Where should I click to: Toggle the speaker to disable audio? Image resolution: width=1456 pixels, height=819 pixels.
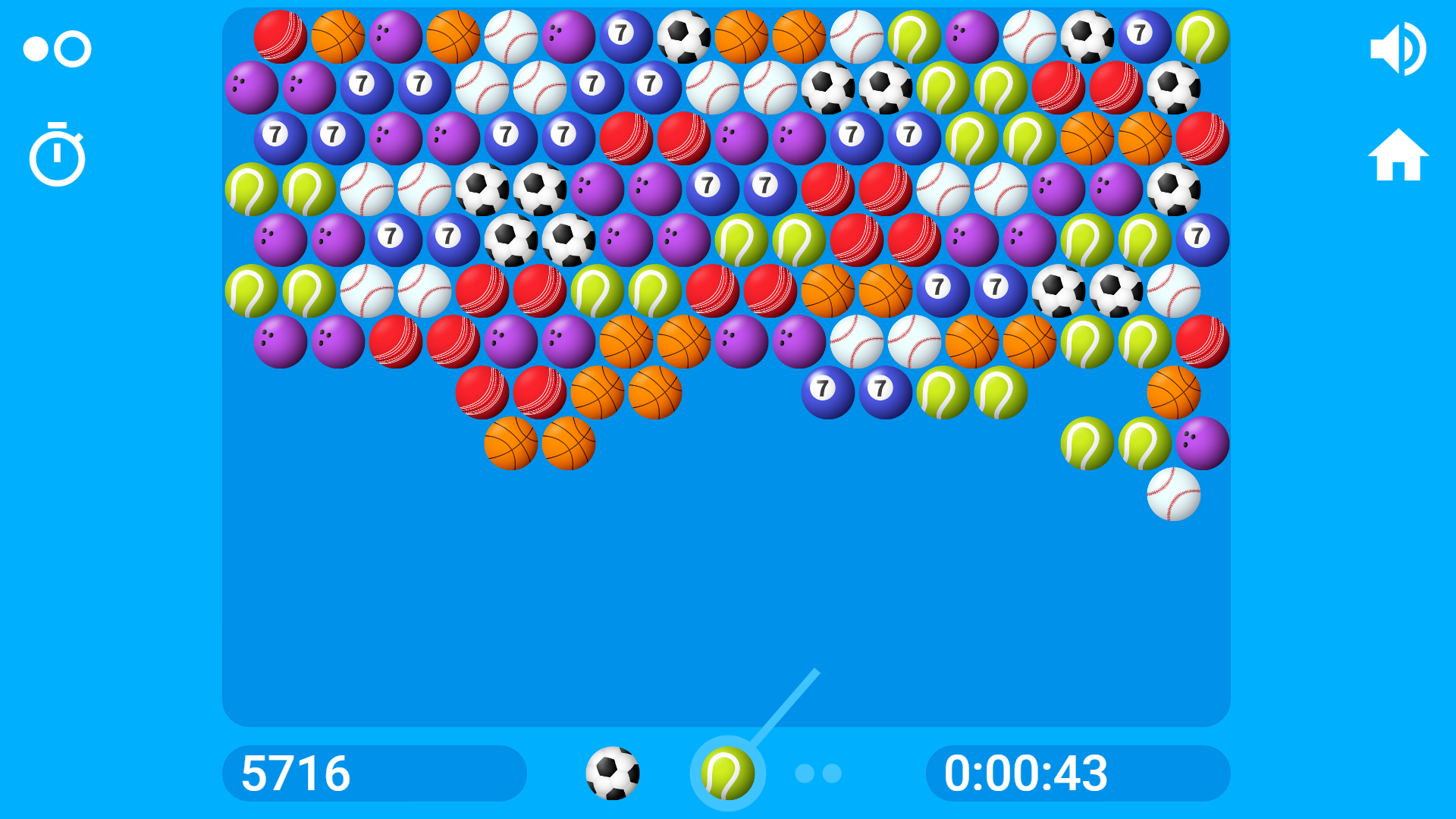click(x=1399, y=48)
